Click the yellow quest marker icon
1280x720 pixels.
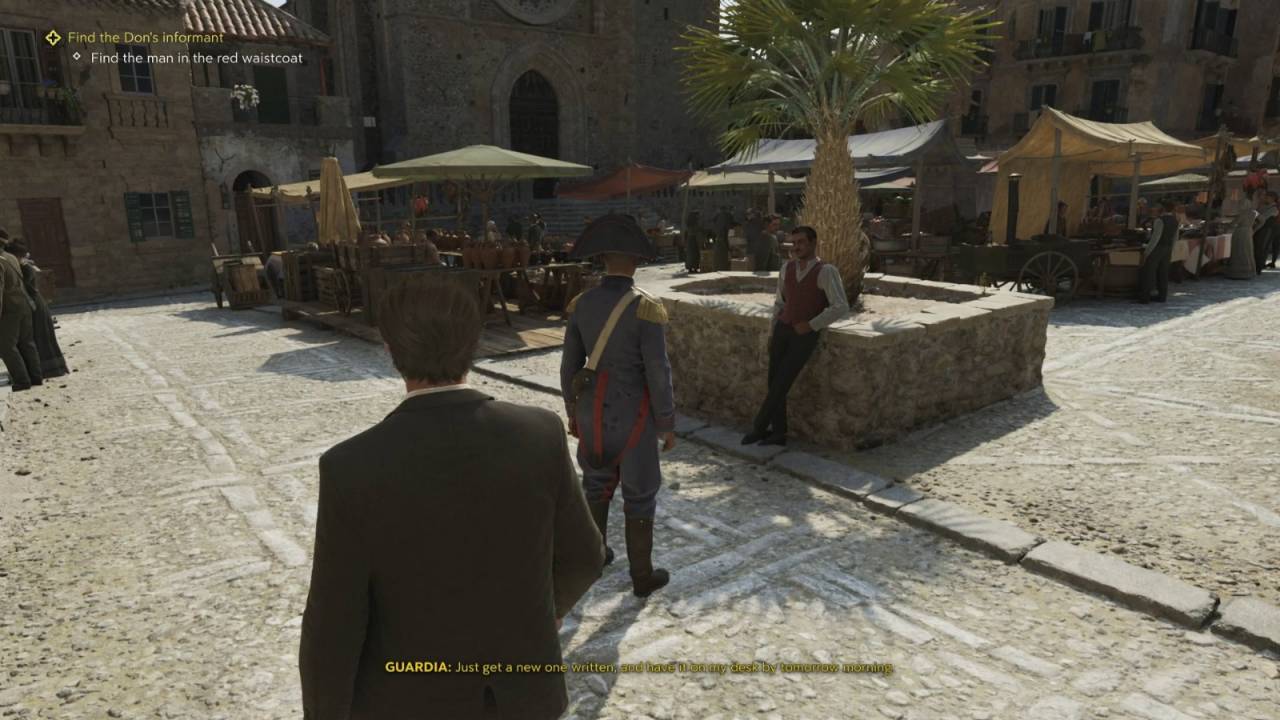53,38
